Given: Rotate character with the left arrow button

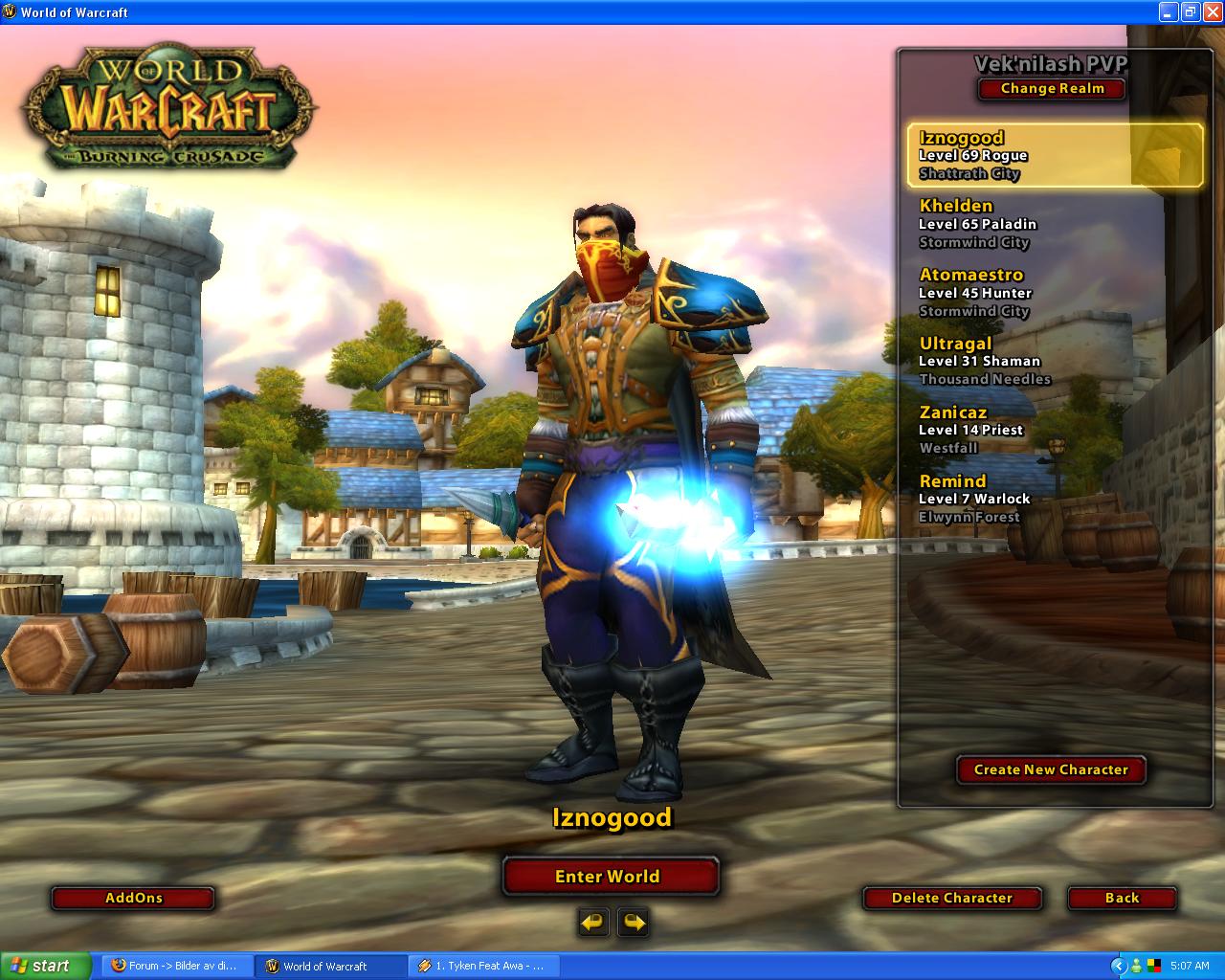Looking at the screenshot, I should (593, 923).
